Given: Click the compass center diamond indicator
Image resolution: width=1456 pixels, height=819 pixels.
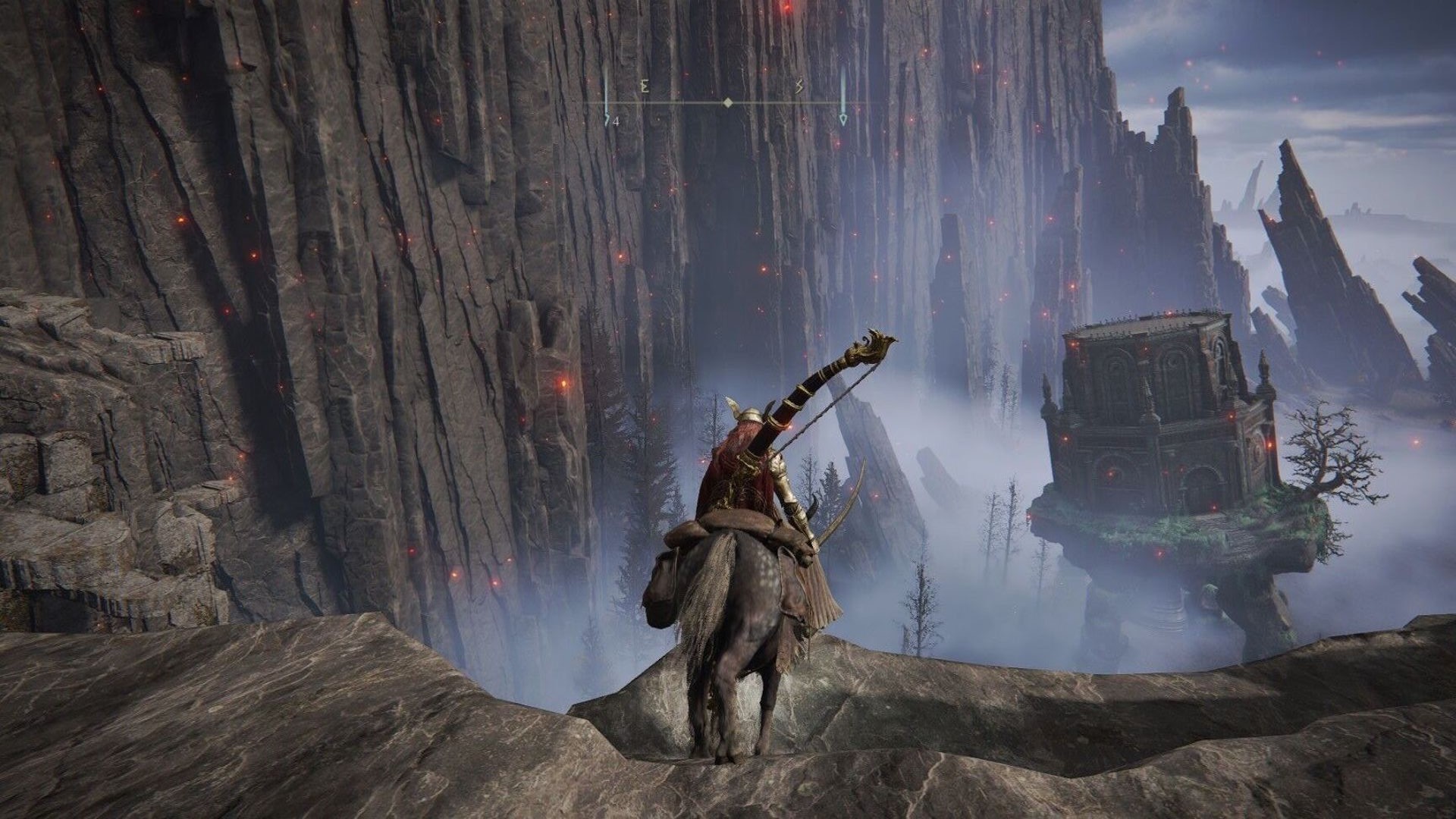Looking at the screenshot, I should pyautogui.click(x=728, y=102).
